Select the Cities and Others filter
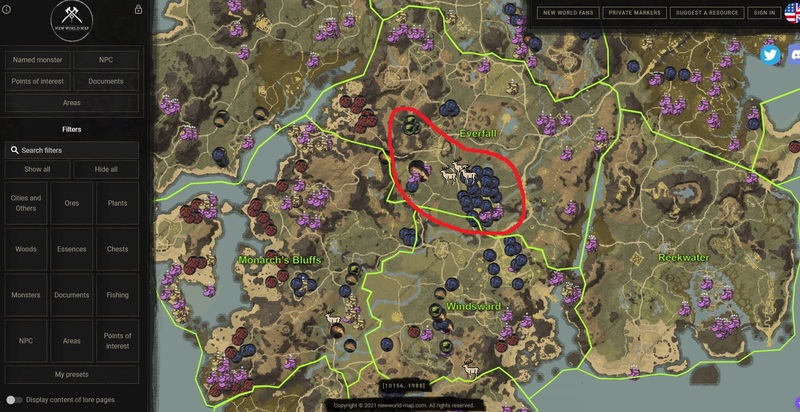The image size is (800, 412). (x=26, y=203)
